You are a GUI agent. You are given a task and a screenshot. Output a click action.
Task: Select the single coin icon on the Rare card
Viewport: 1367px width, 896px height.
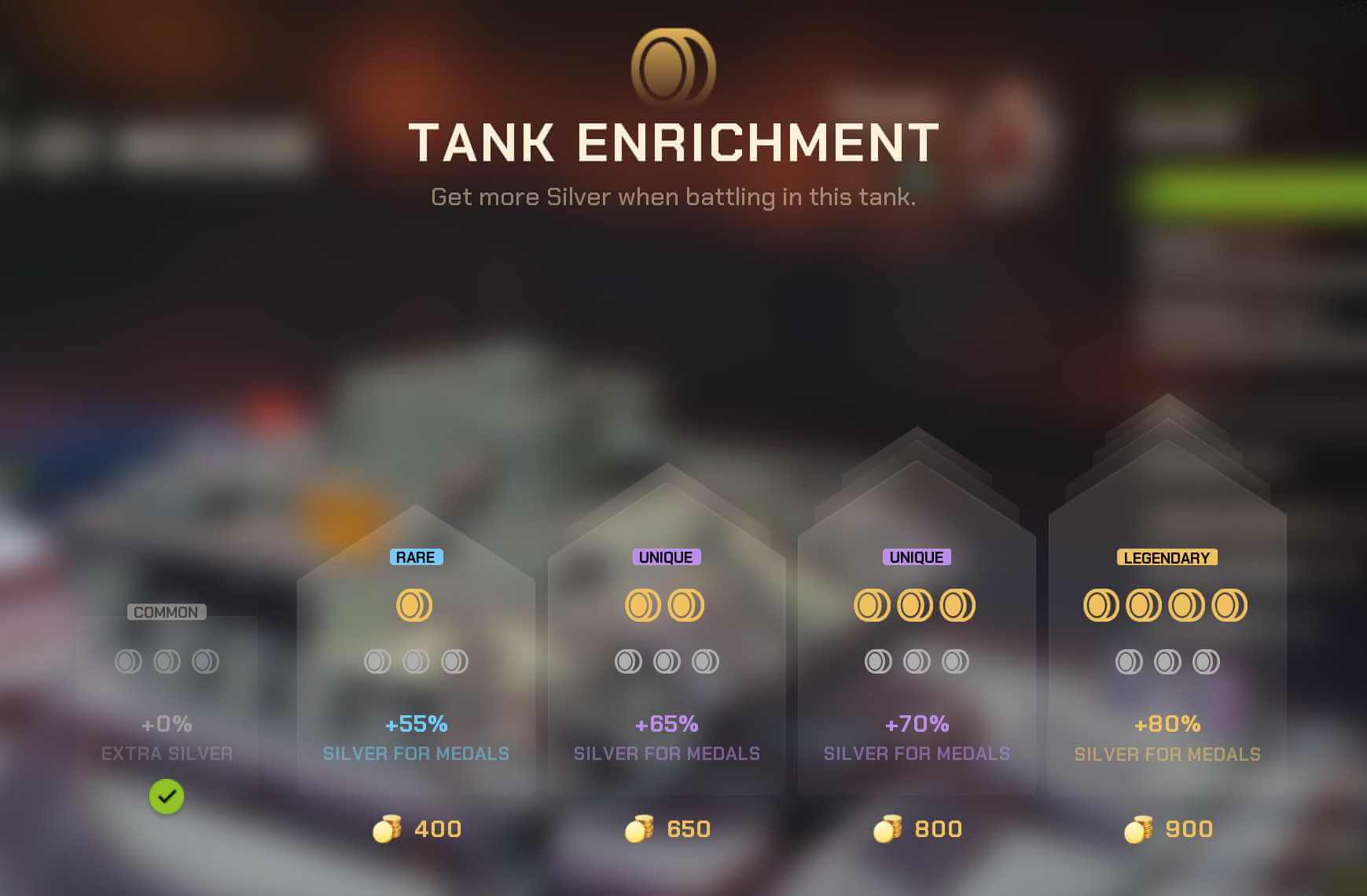click(x=415, y=604)
